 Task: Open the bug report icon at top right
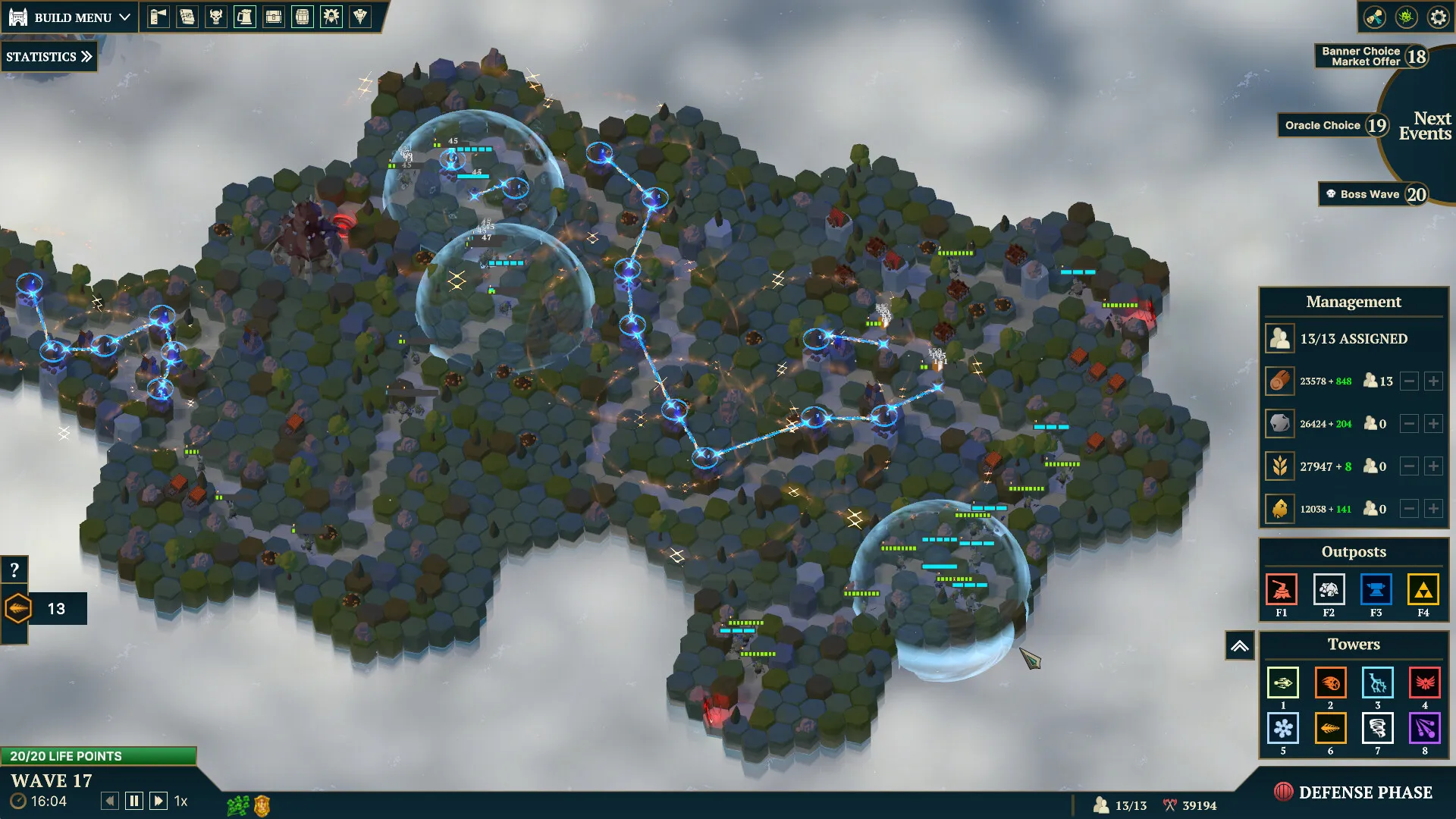pos(1407,17)
